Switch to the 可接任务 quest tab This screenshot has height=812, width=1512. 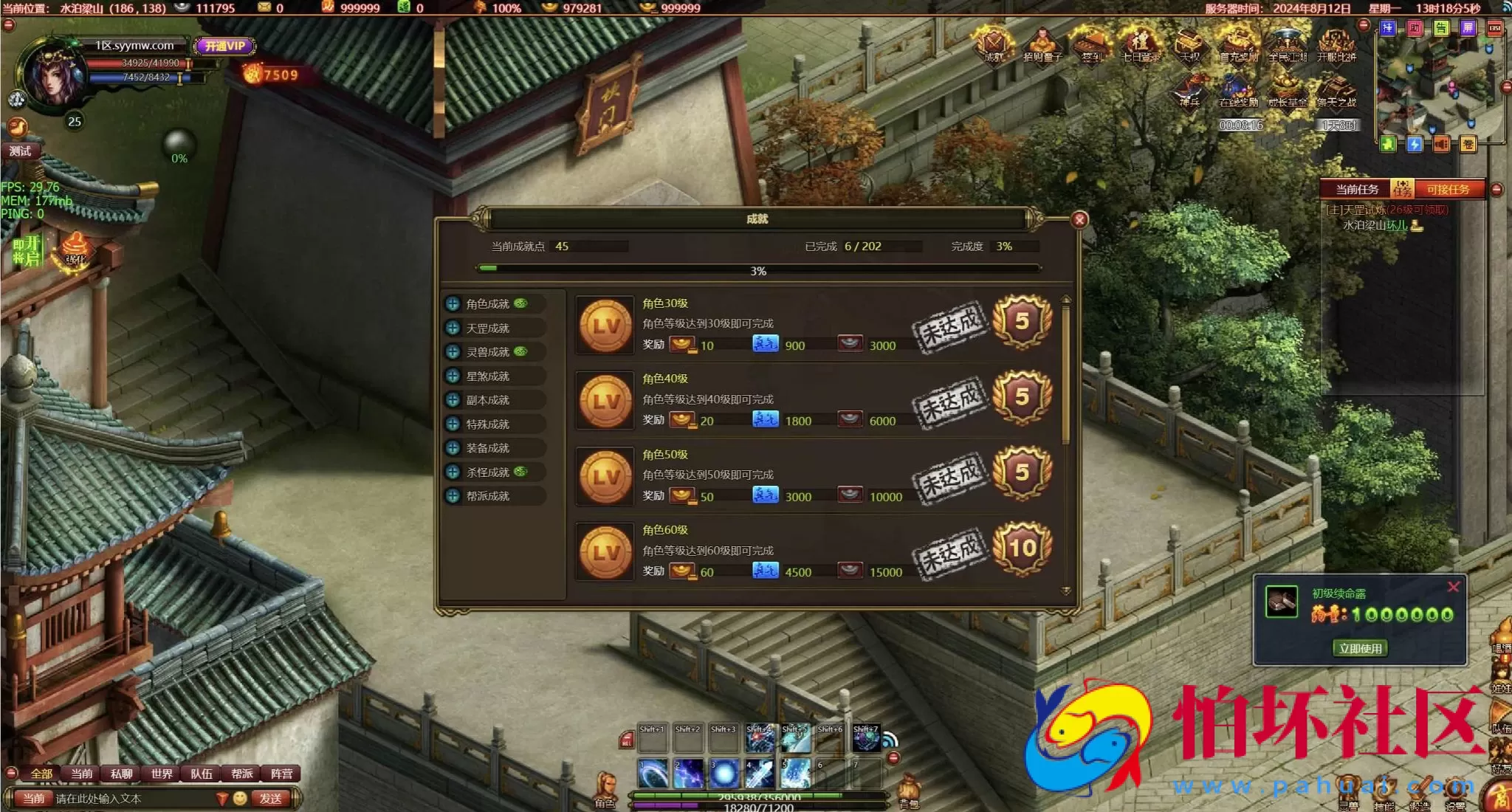pos(1447,190)
